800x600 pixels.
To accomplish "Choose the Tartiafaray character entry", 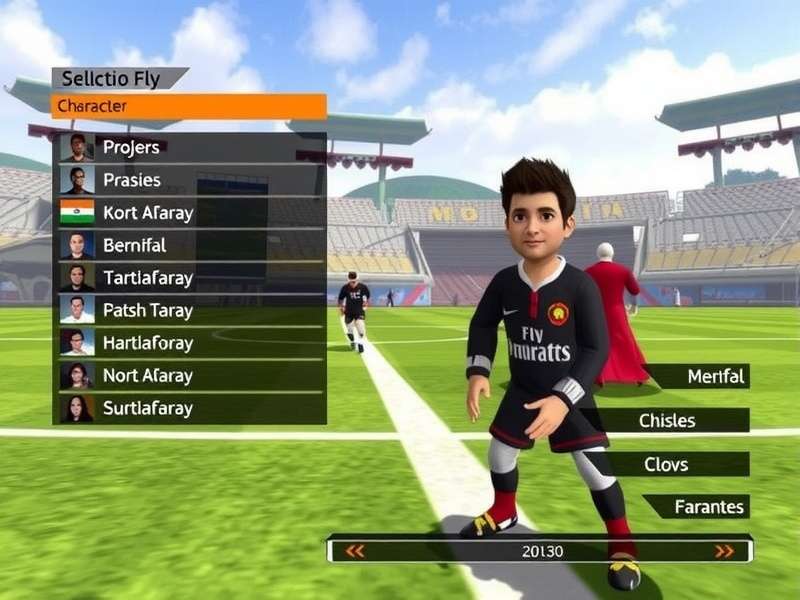I will click(x=190, y=278).
